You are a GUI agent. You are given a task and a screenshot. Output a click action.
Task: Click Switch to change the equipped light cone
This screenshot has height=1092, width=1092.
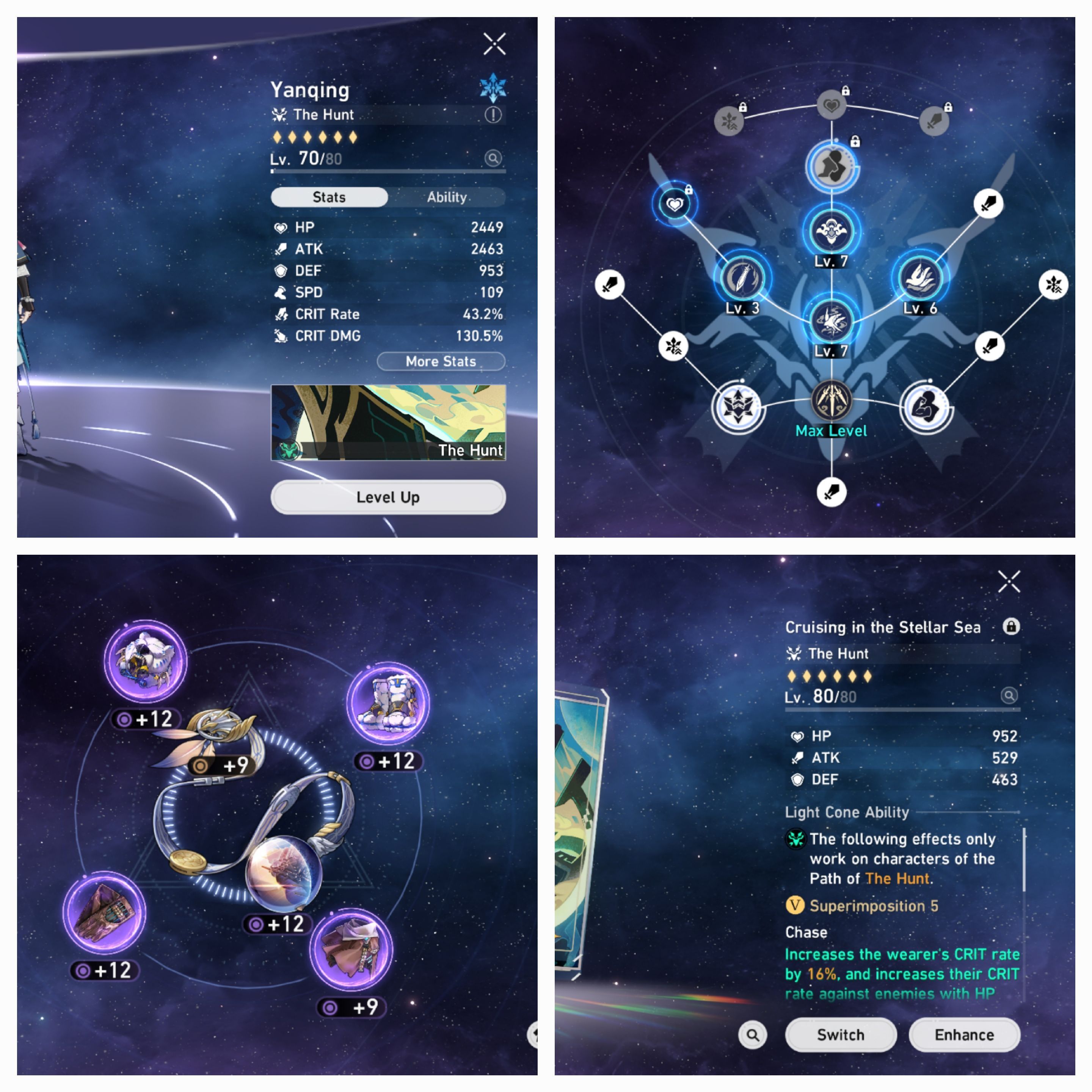[841, 1034]
